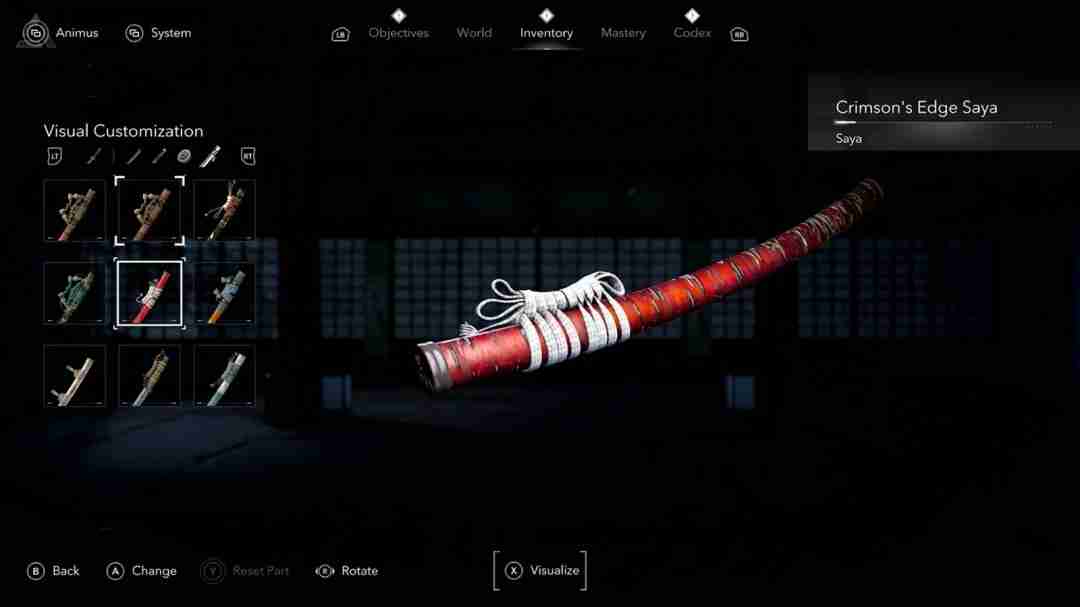Select the Inventory tab

click(546, 33)
